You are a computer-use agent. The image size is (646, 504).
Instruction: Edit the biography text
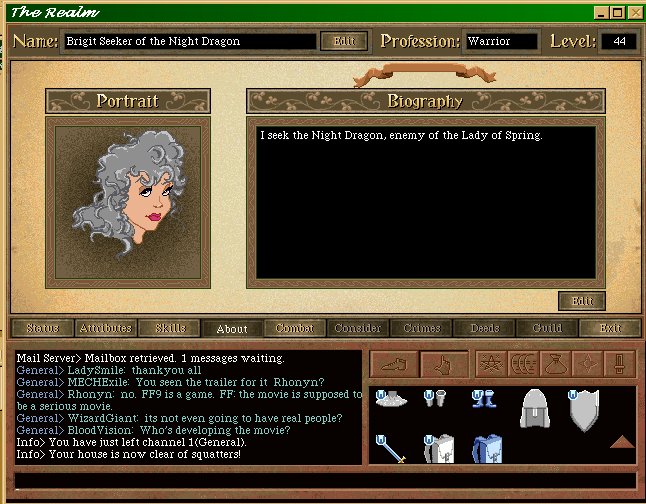click(581, 300)
